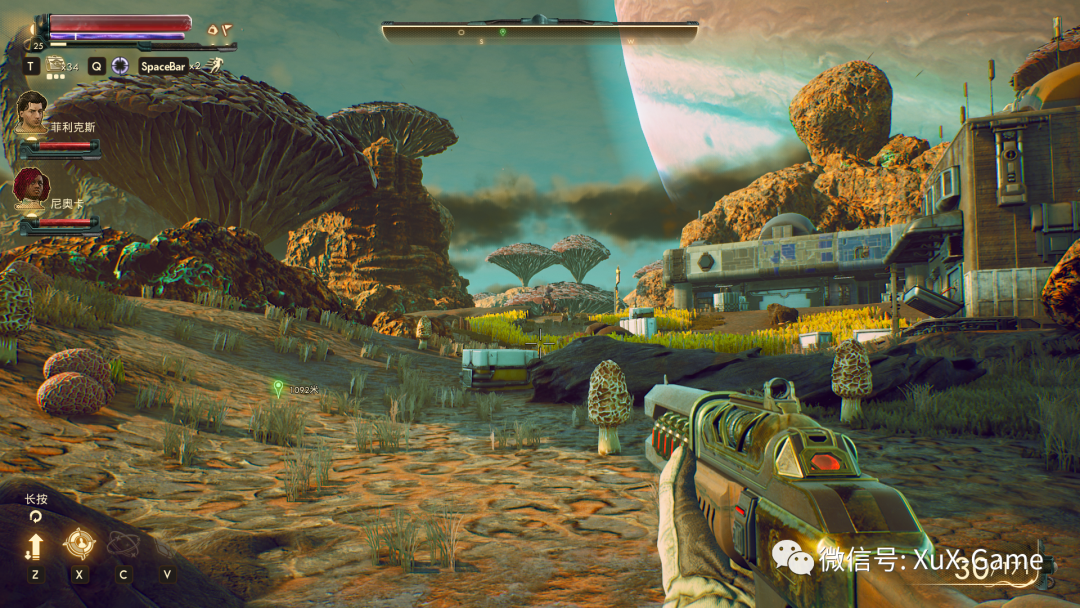
Task: Click the compass bar at top
Action: (539, 30)
